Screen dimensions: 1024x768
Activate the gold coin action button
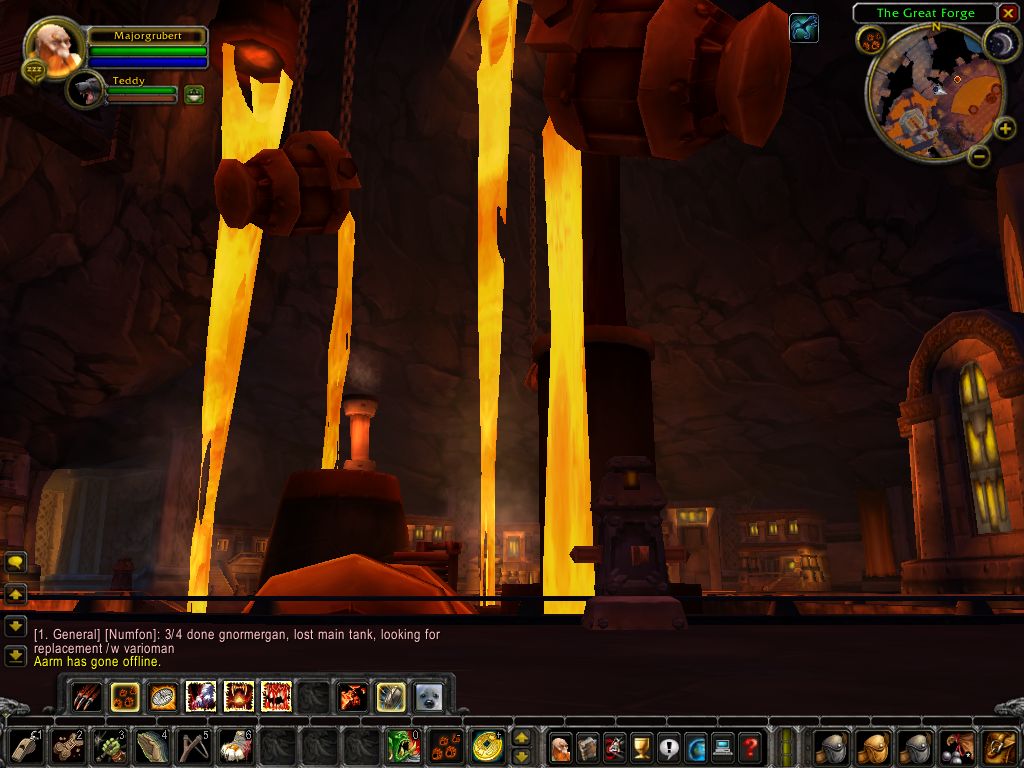[488, 747]
